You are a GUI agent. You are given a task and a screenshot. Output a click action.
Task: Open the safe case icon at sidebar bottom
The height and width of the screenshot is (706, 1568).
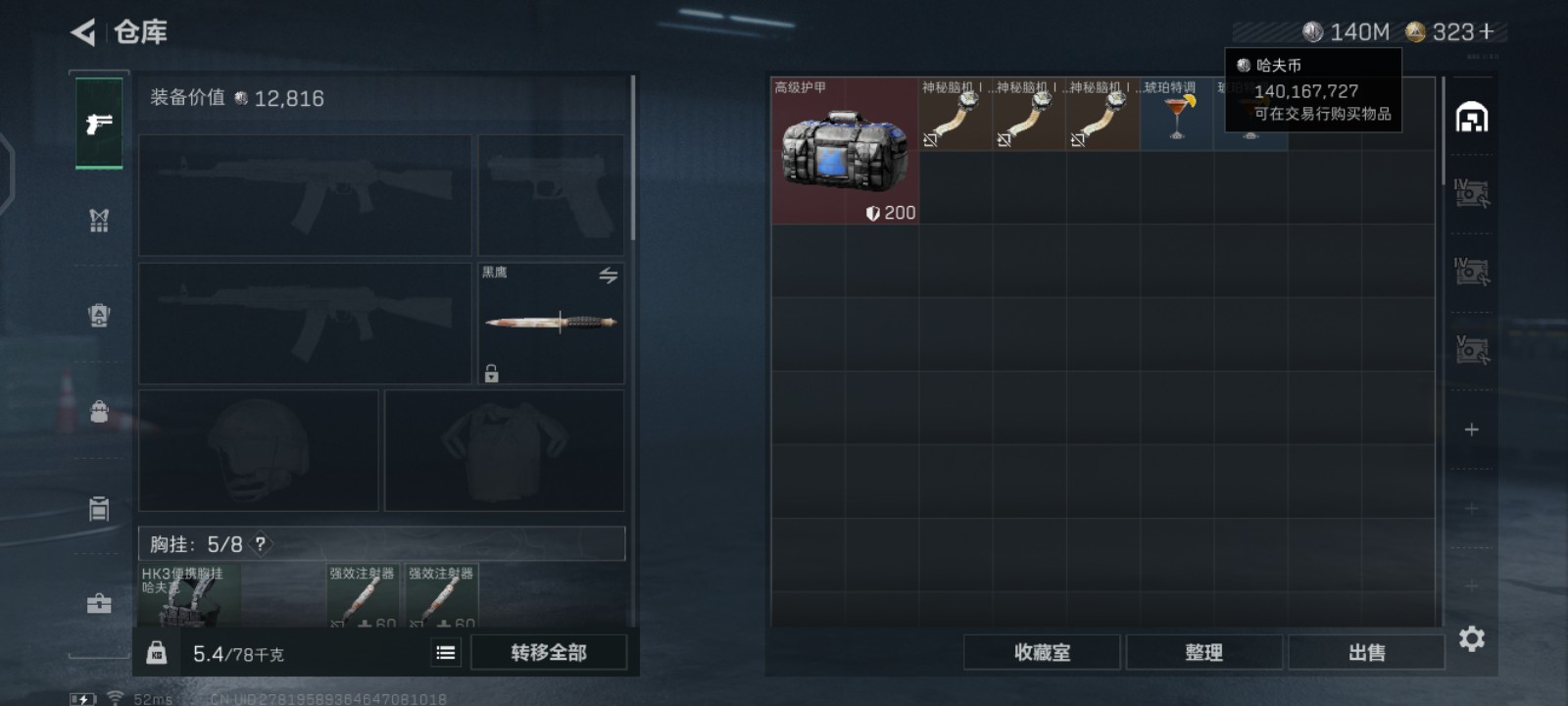click(98, 603)
